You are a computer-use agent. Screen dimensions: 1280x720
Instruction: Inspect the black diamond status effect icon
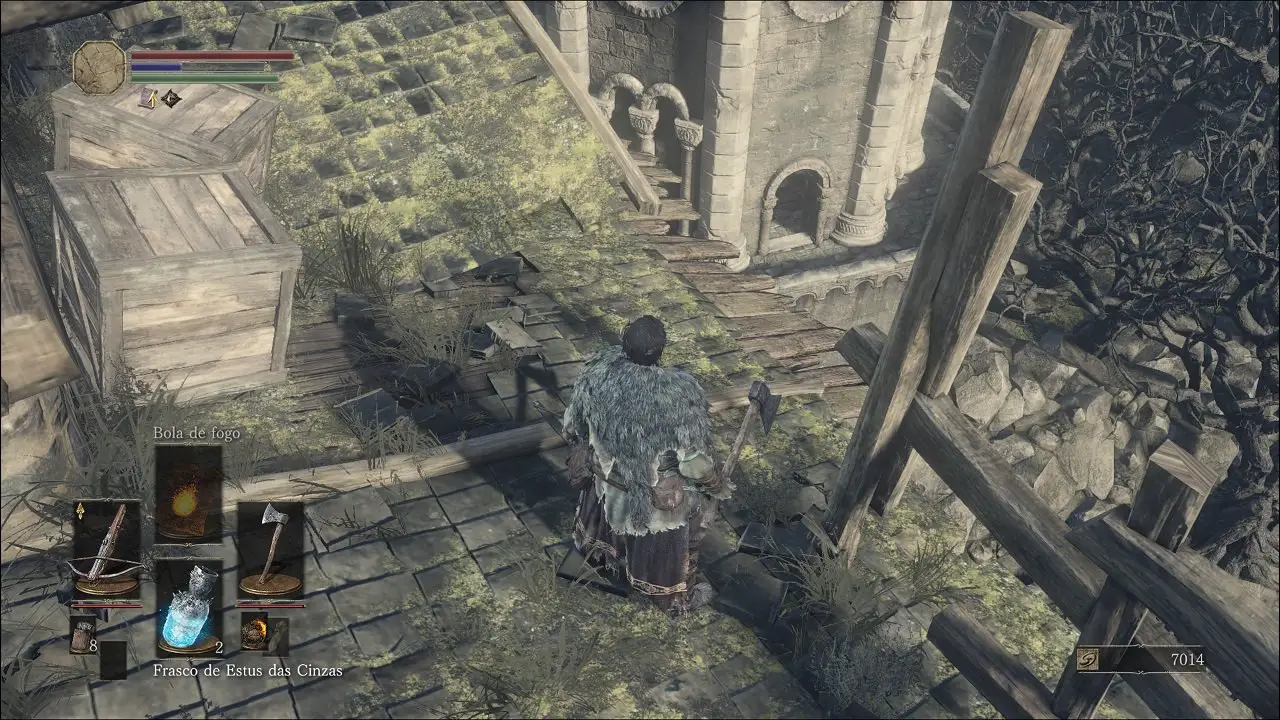(171, 98)
